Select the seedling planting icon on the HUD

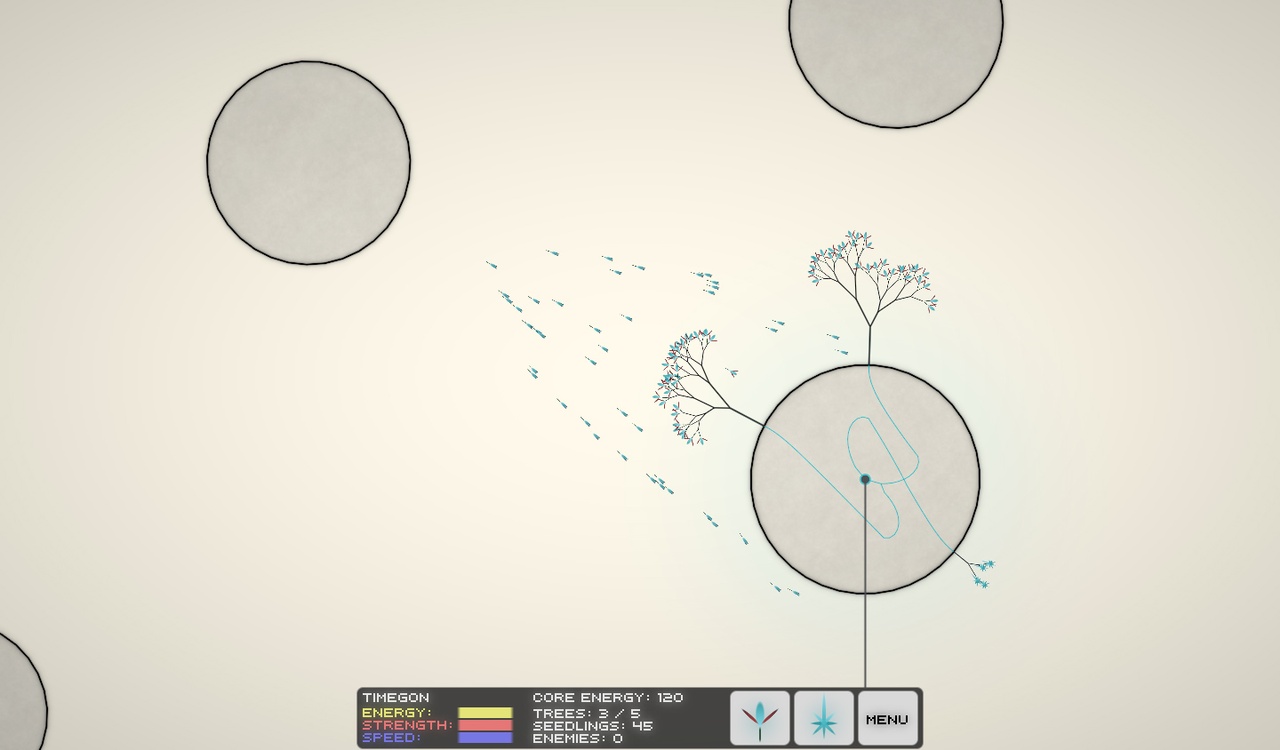click(760, 716)
